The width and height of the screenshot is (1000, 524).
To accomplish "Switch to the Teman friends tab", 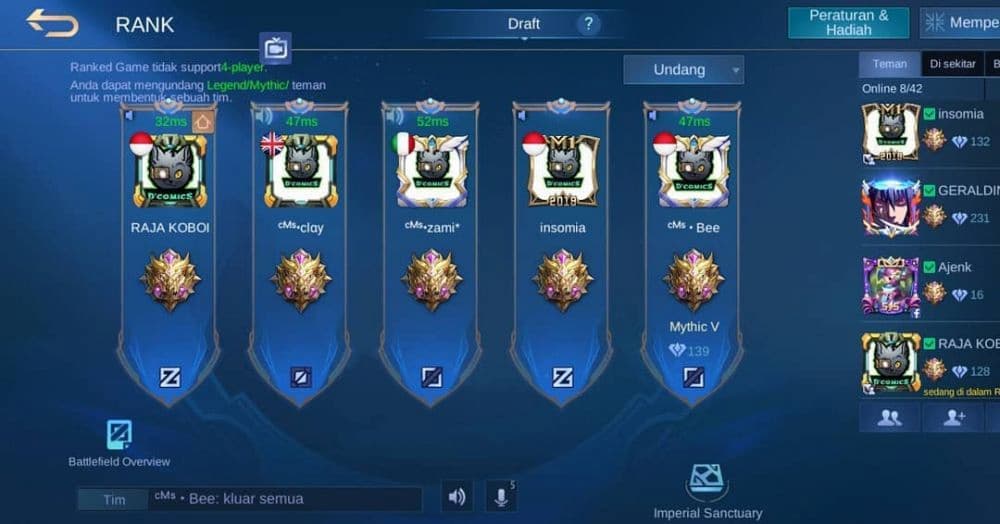I will tap(889, 64).
